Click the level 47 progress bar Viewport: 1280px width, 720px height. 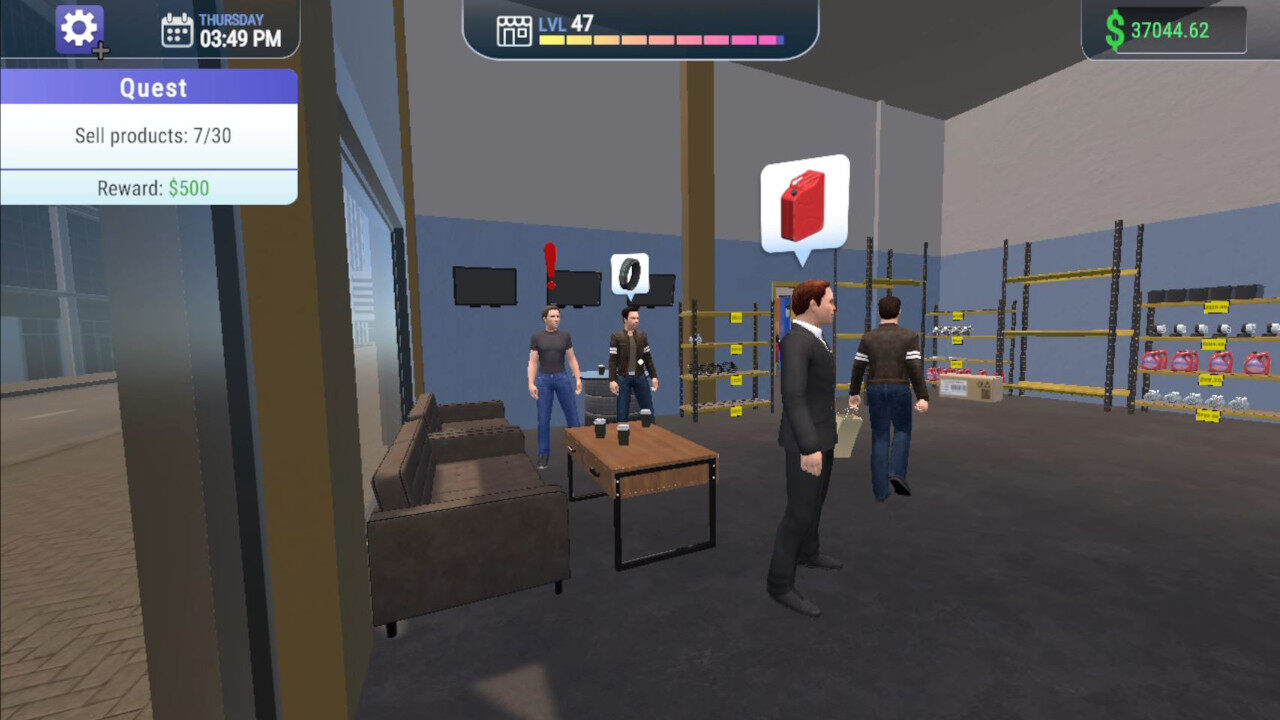[x=660, y=40]
